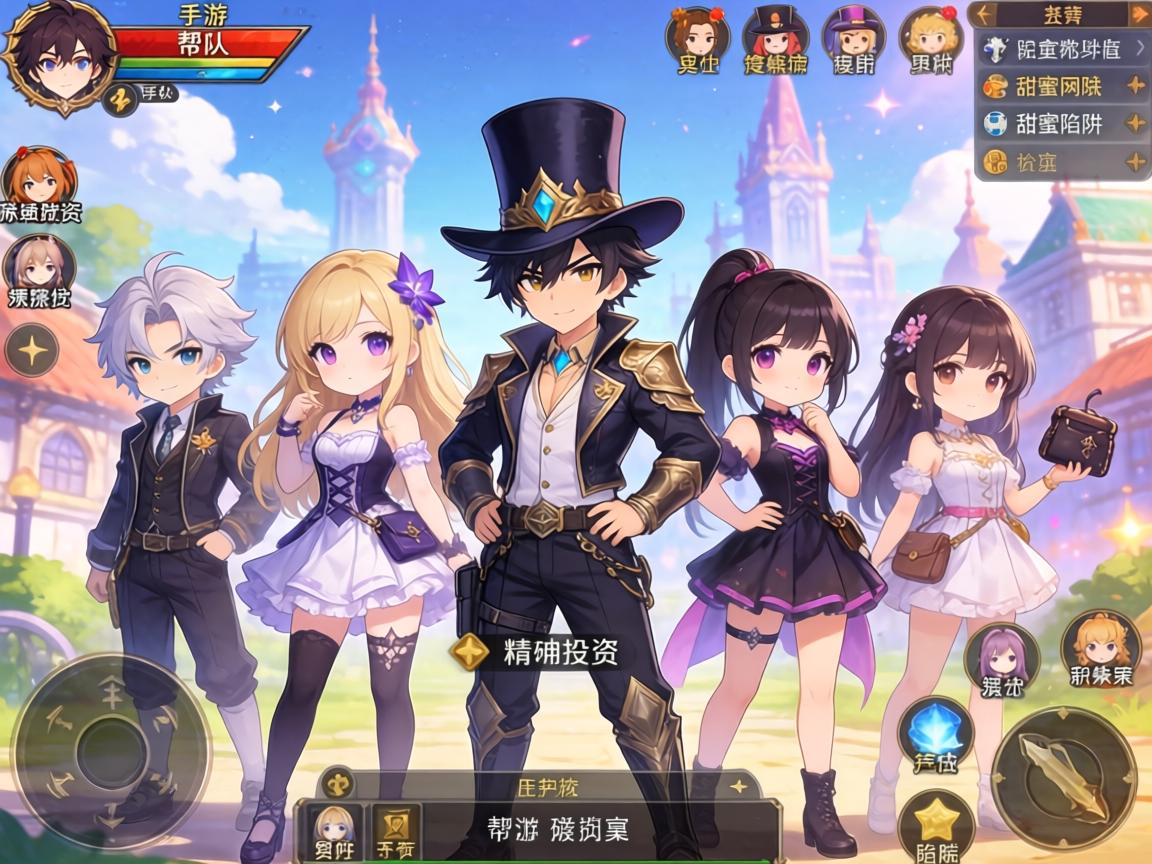Tap the large crystal blade attack button
Viewport: 1152px width, 864px height.
[x=1063, y=777]
